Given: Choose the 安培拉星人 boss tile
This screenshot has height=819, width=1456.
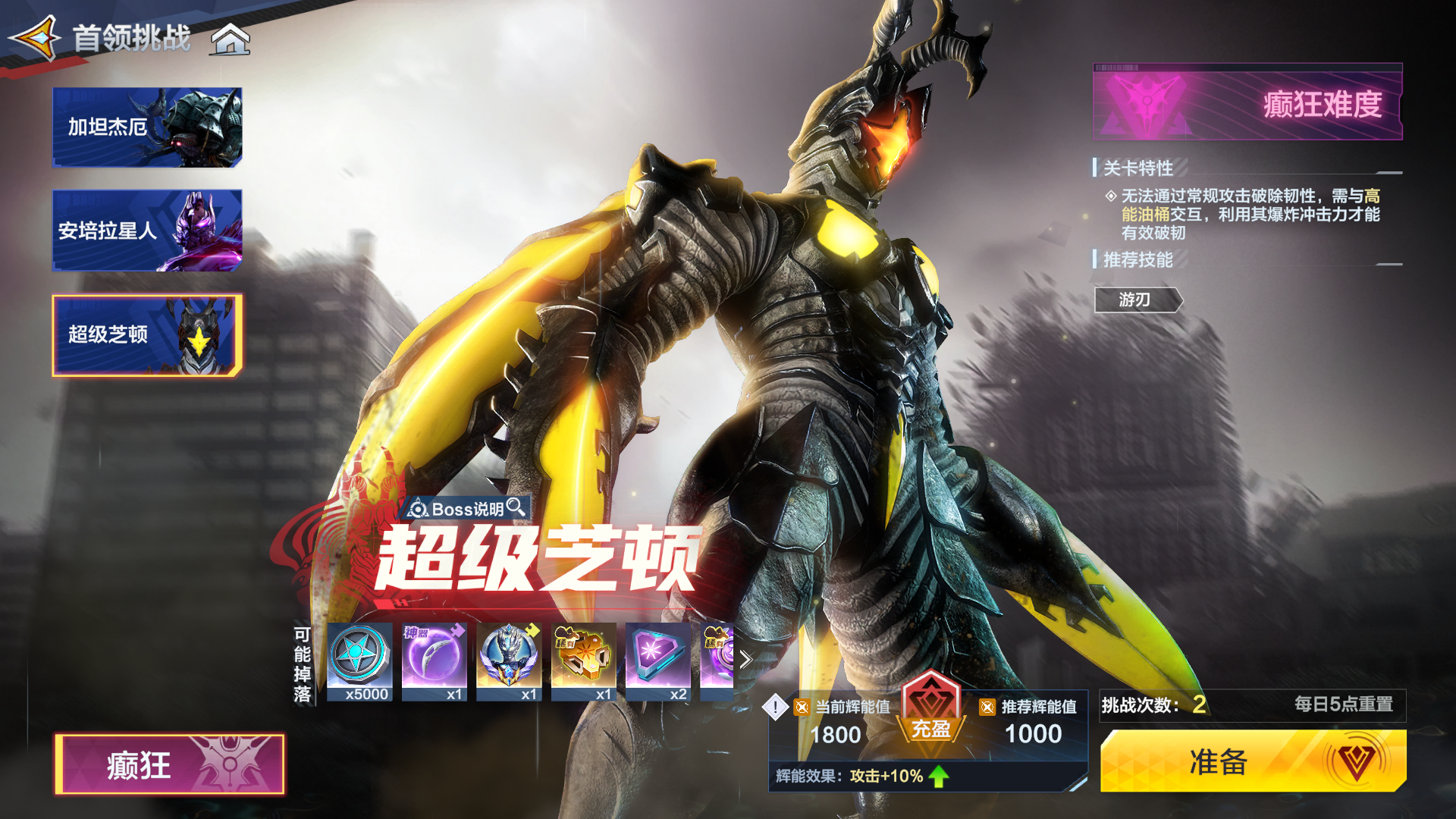Looking at the screenshot, I should click(x=147, y=231).
